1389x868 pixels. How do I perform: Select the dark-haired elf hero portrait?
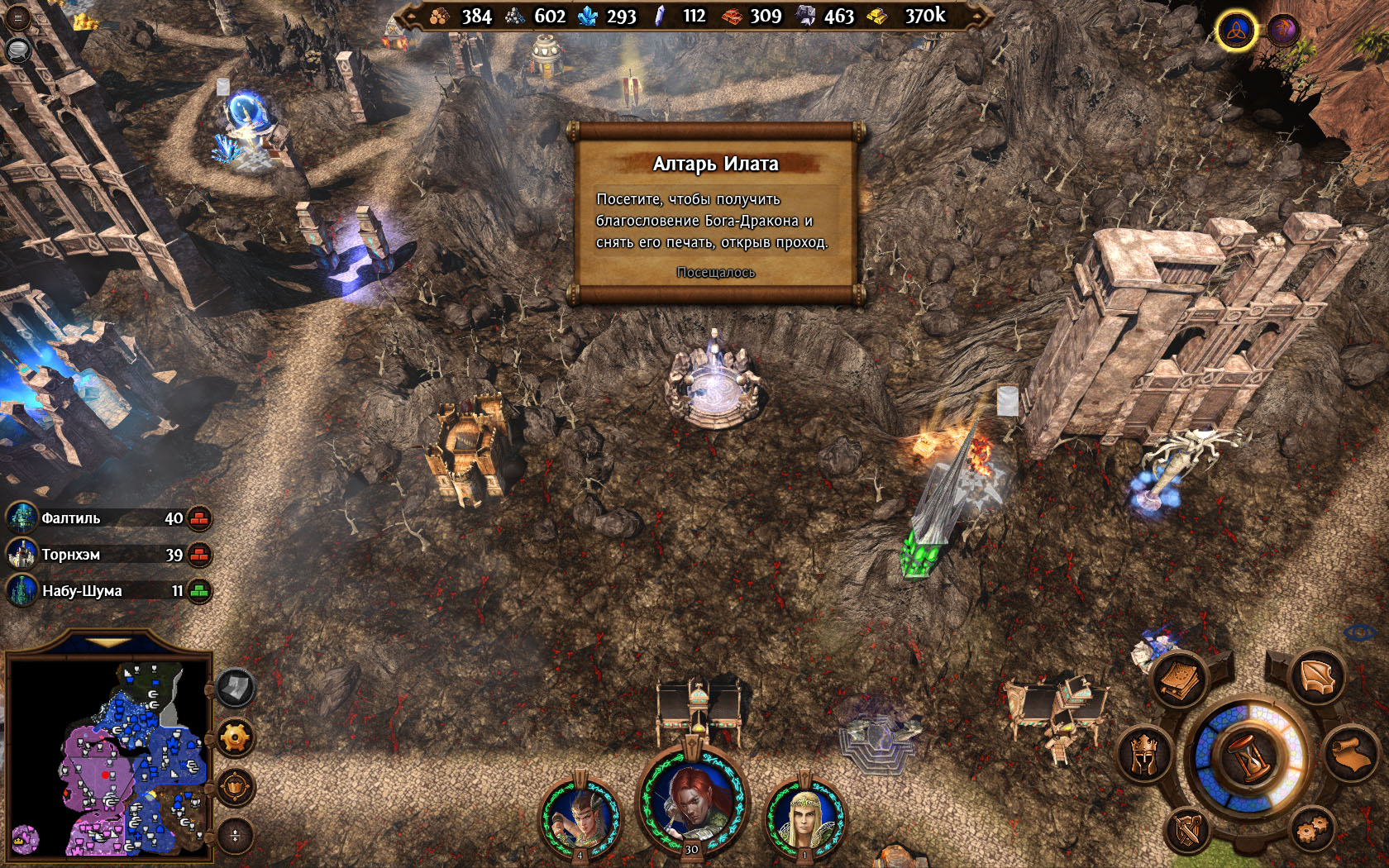580,817
